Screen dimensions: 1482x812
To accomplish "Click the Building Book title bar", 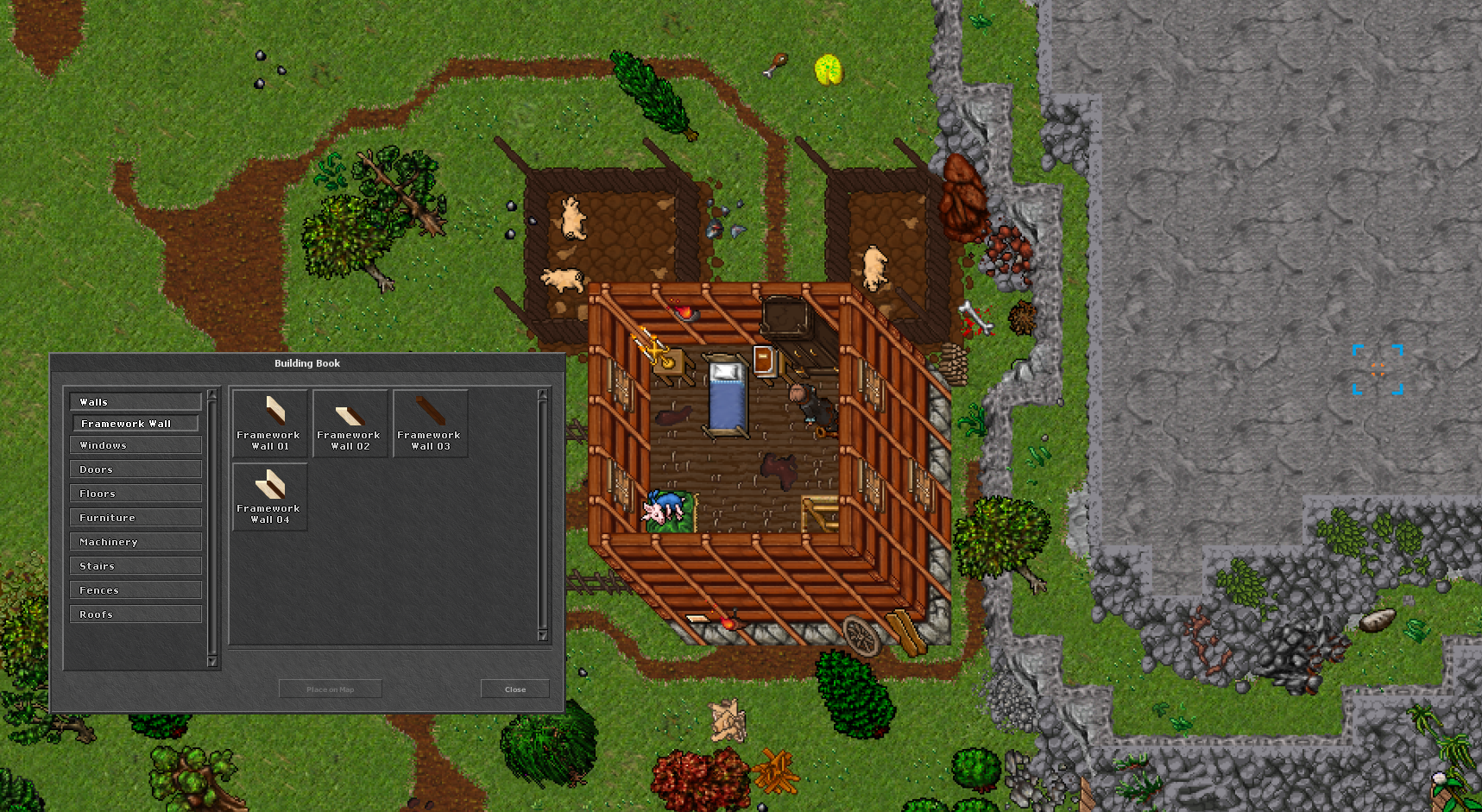I will (x=307, y=363).
